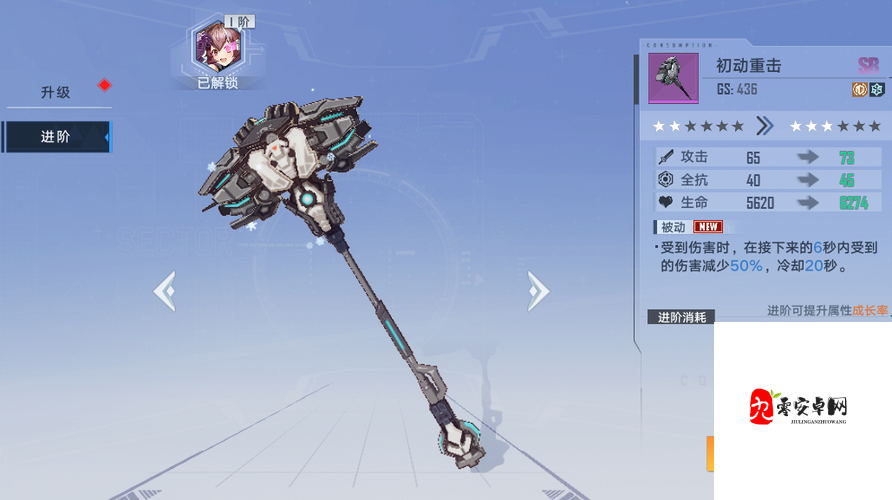
Task: Show the next weapon with right arrow
Action: 538,291
